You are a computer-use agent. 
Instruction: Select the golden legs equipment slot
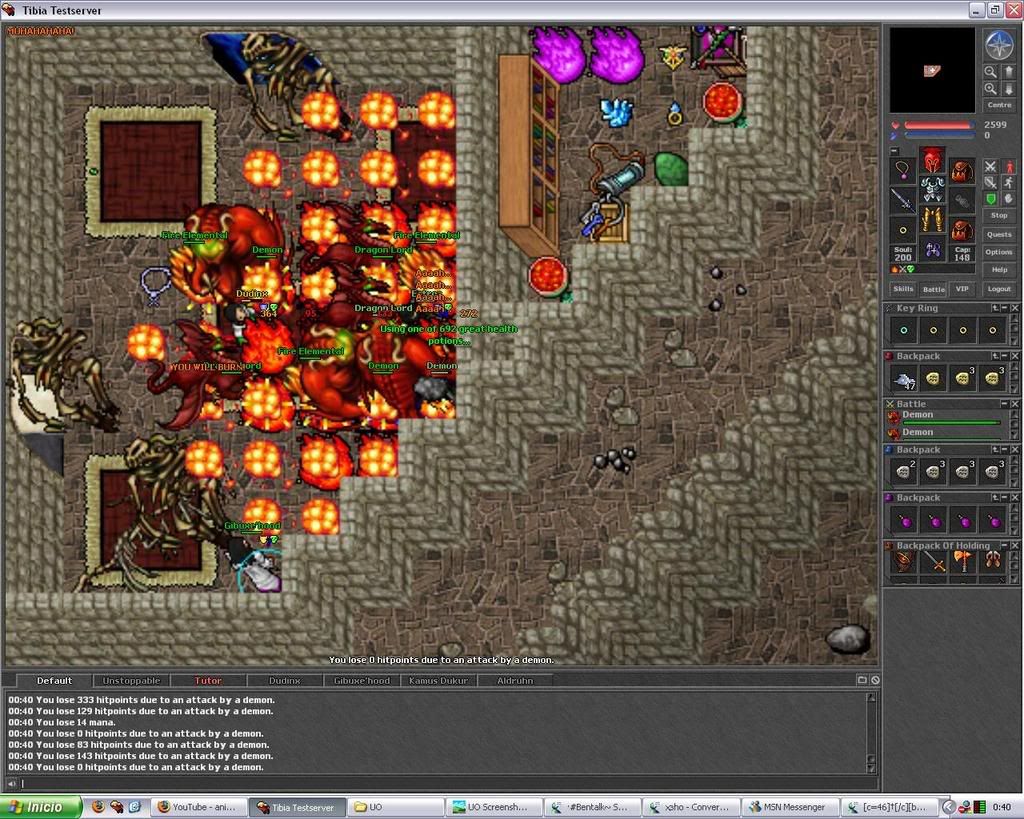pyautogui.click(x=932, y=219)
